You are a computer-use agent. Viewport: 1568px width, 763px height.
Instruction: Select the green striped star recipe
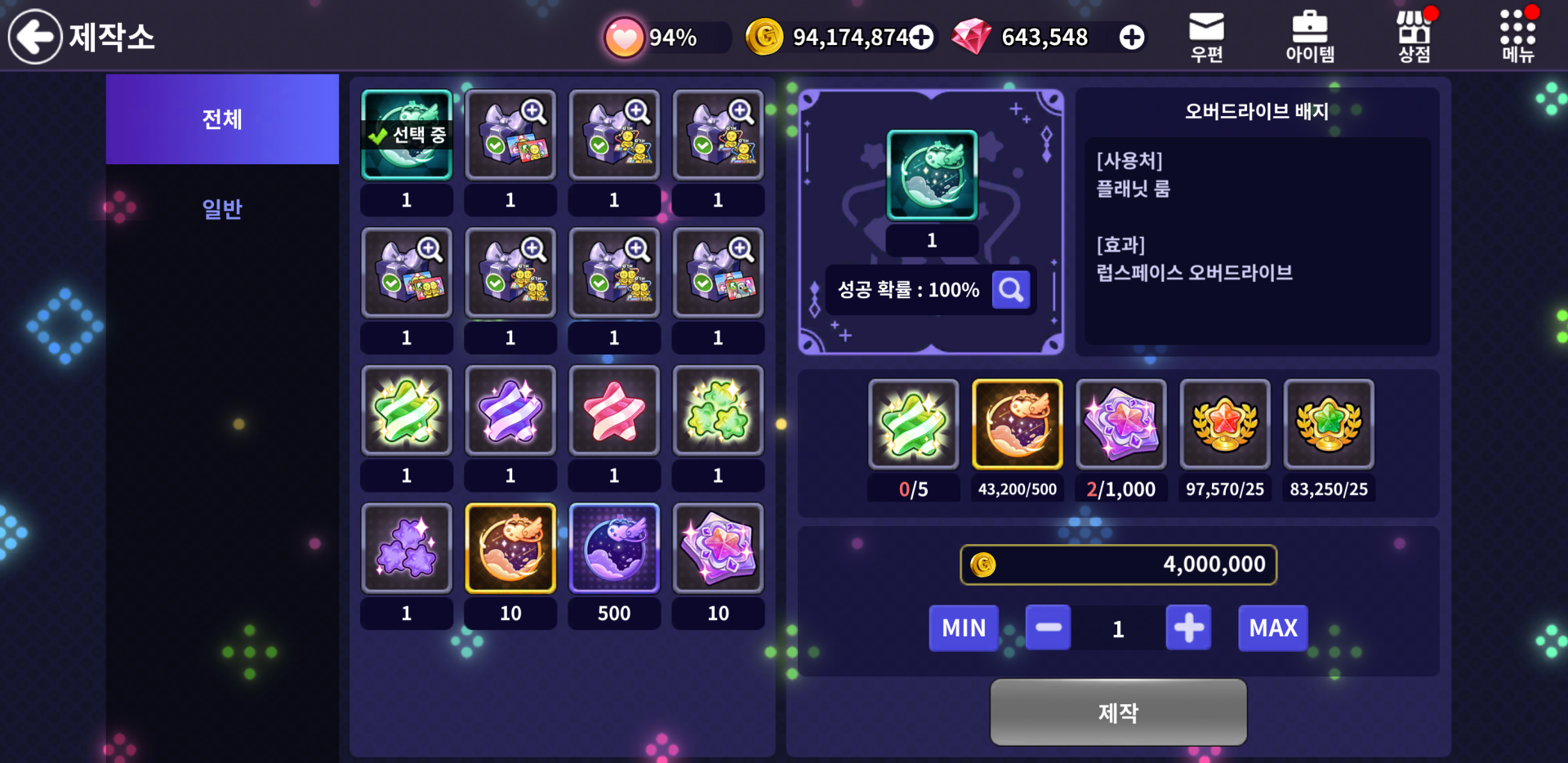pos(407,410)
